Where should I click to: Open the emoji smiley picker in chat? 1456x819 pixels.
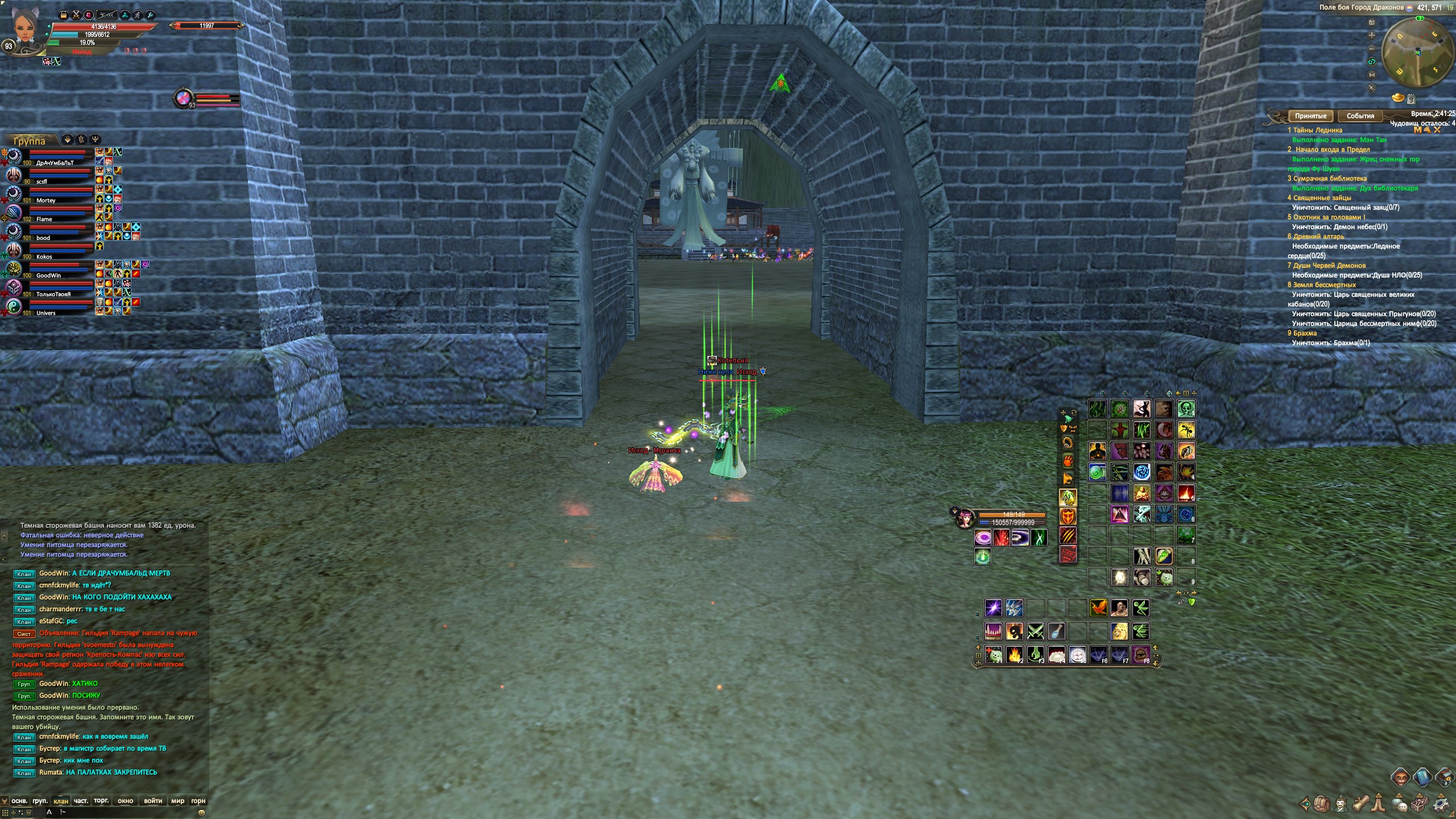pyautogui.click(x=201, y=812)
